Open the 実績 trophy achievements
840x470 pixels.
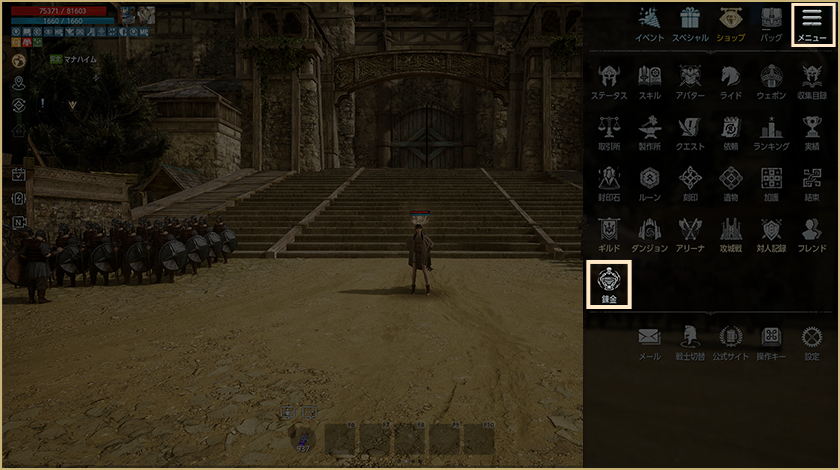[812, 130]
